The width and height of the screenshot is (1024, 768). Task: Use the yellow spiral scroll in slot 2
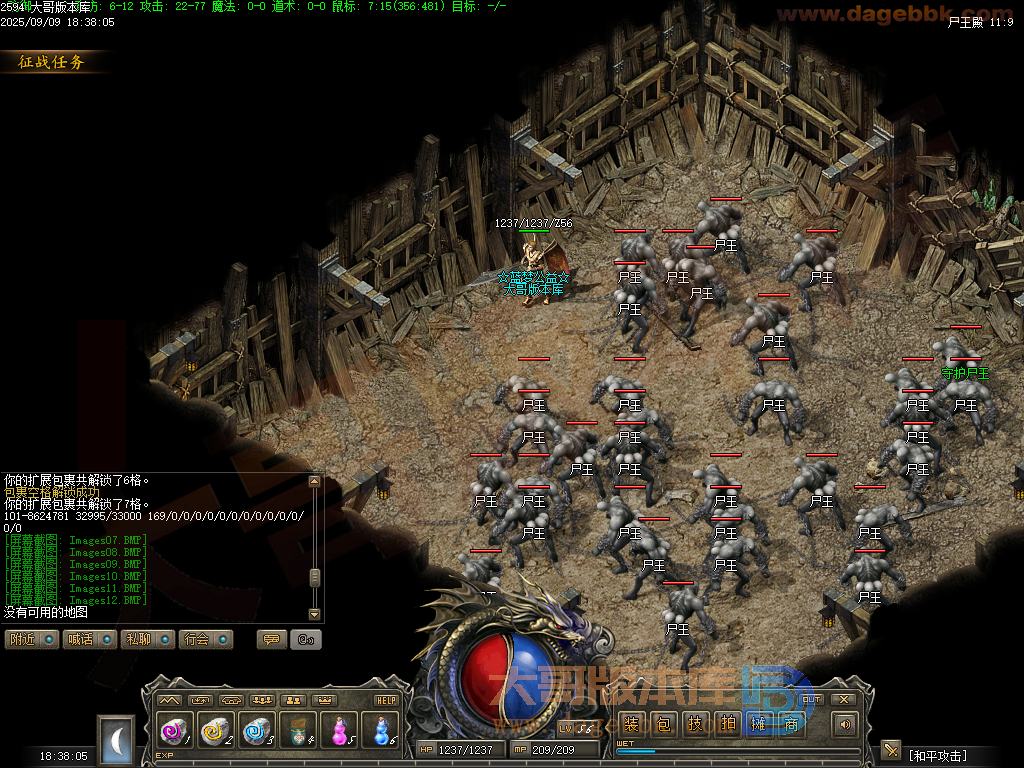pos(215,731)
